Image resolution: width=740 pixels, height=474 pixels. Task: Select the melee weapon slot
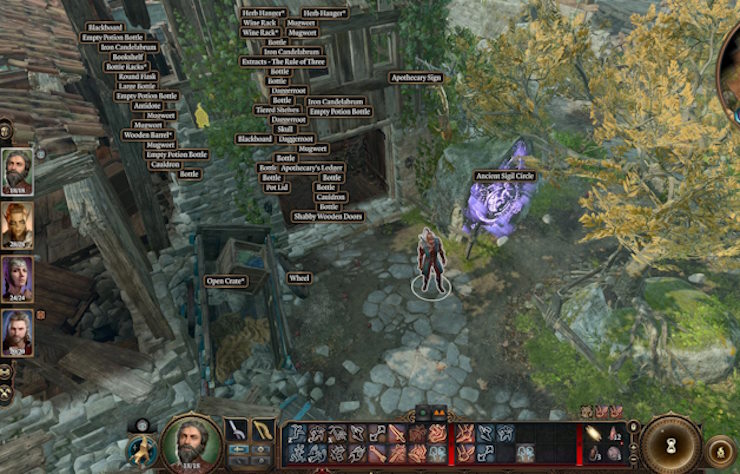pos(237,430)
